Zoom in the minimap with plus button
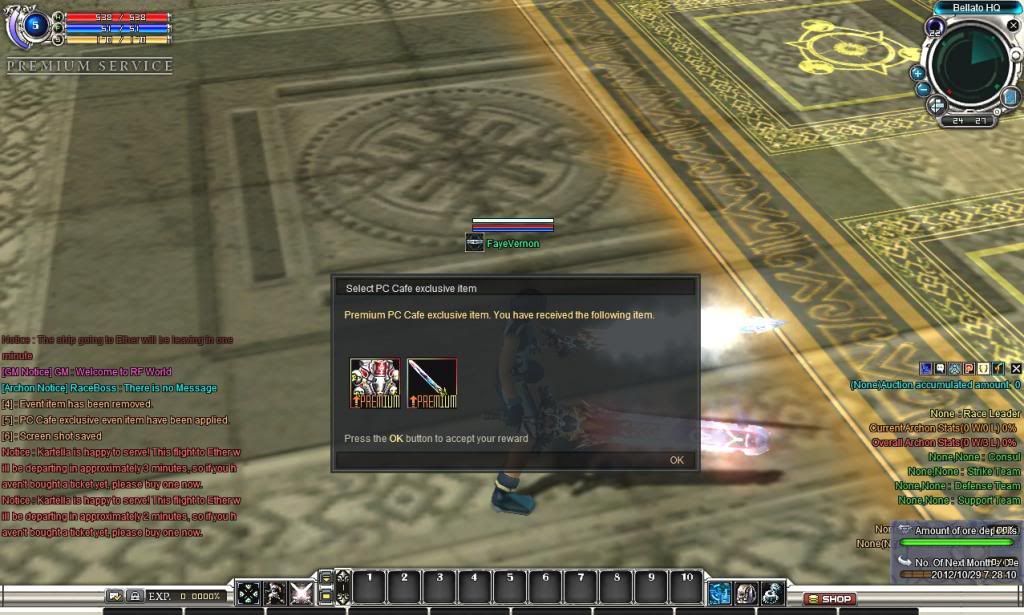The image size is (1024, 615). coord(917,73)
